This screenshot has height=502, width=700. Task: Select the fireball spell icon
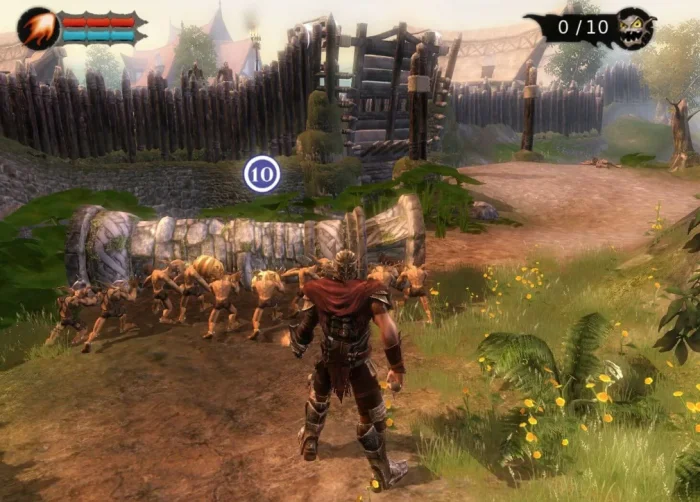[x=38, y=28]
